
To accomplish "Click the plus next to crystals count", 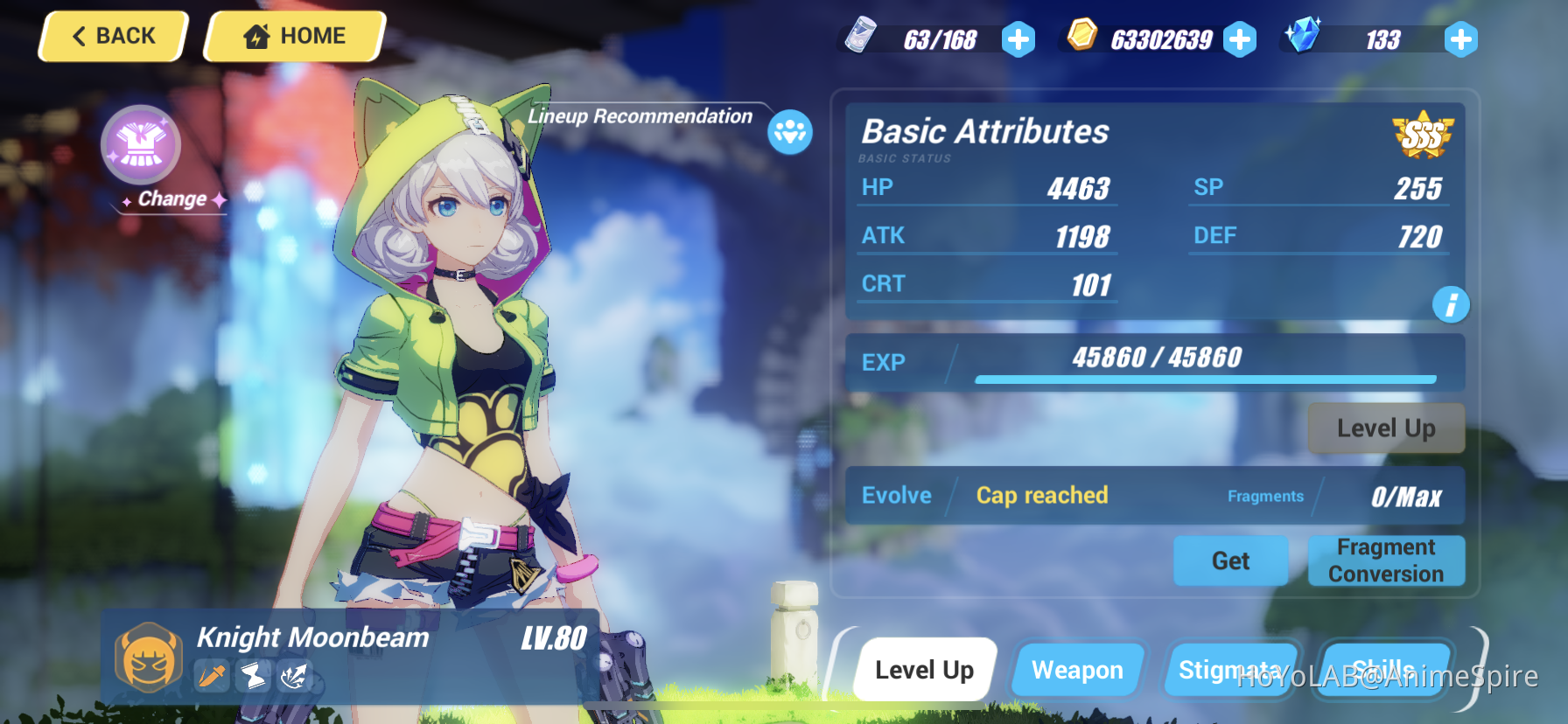I will pos(1461,39).
